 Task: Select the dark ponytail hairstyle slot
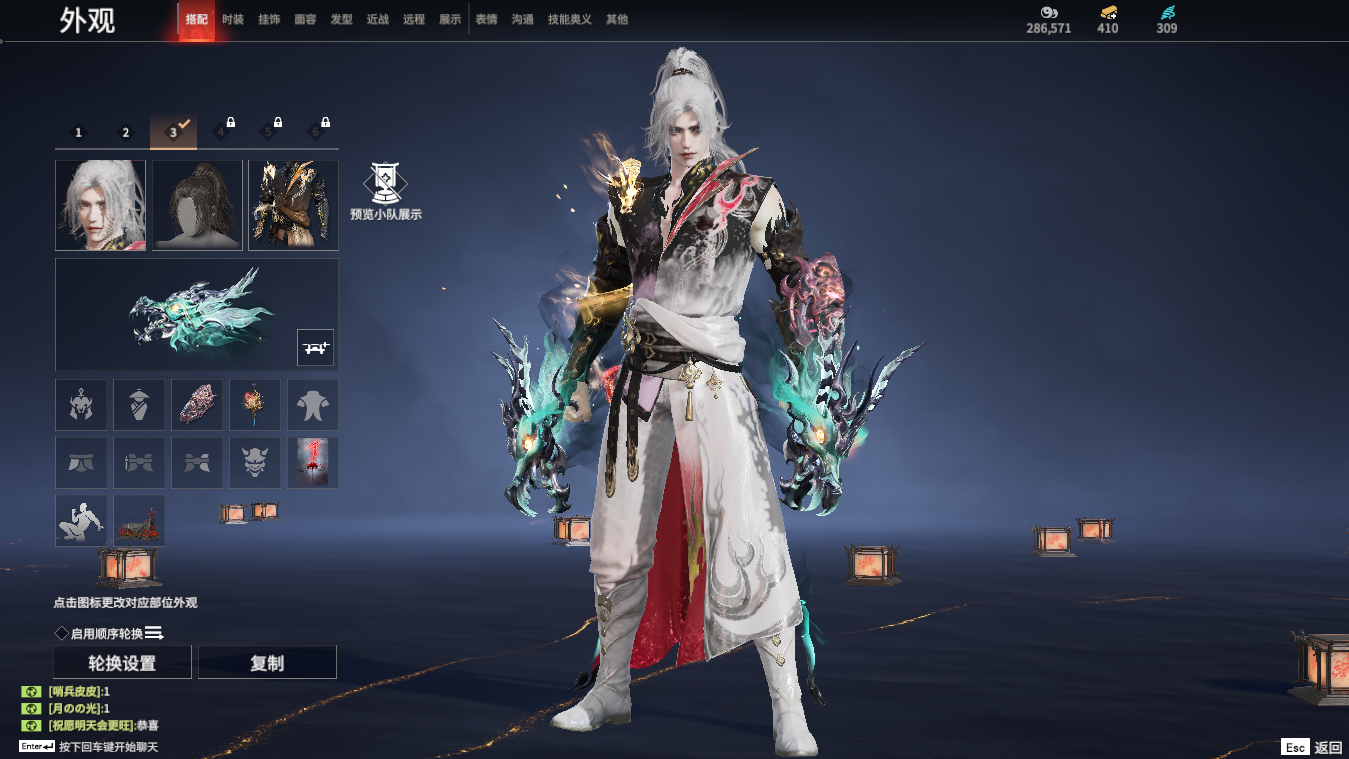click(197, 205)
